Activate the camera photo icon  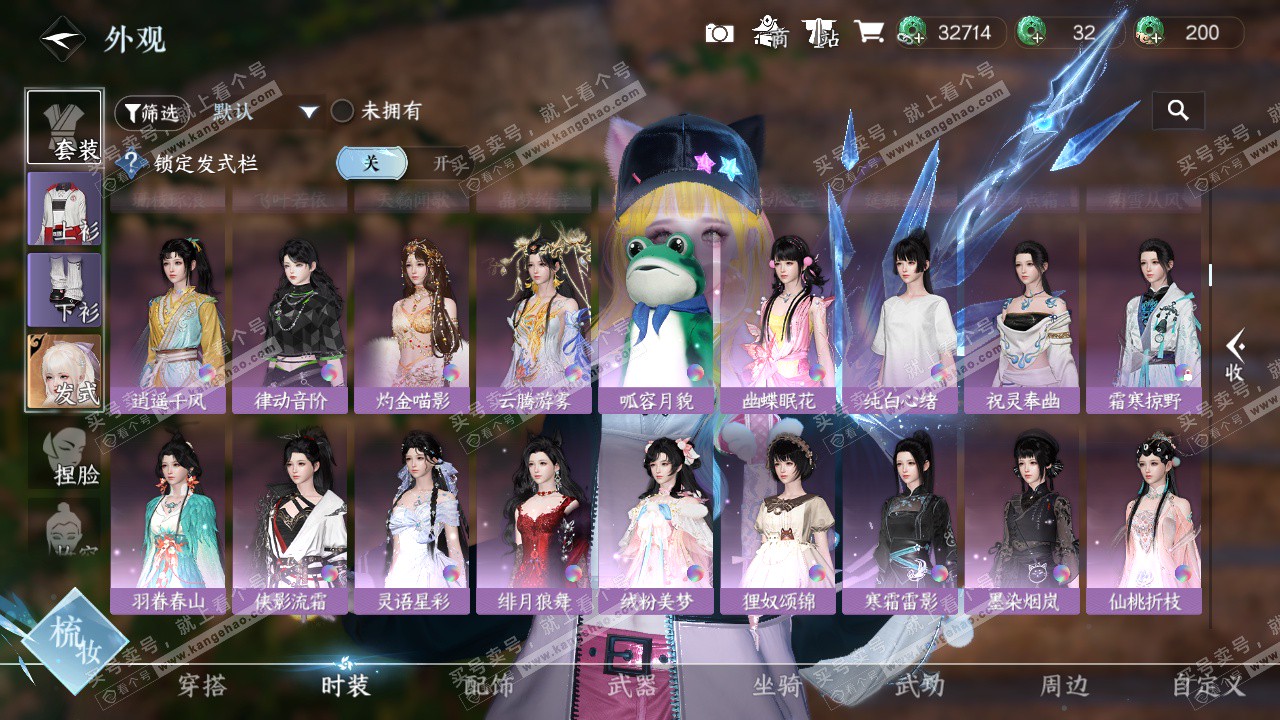point(719,33)
